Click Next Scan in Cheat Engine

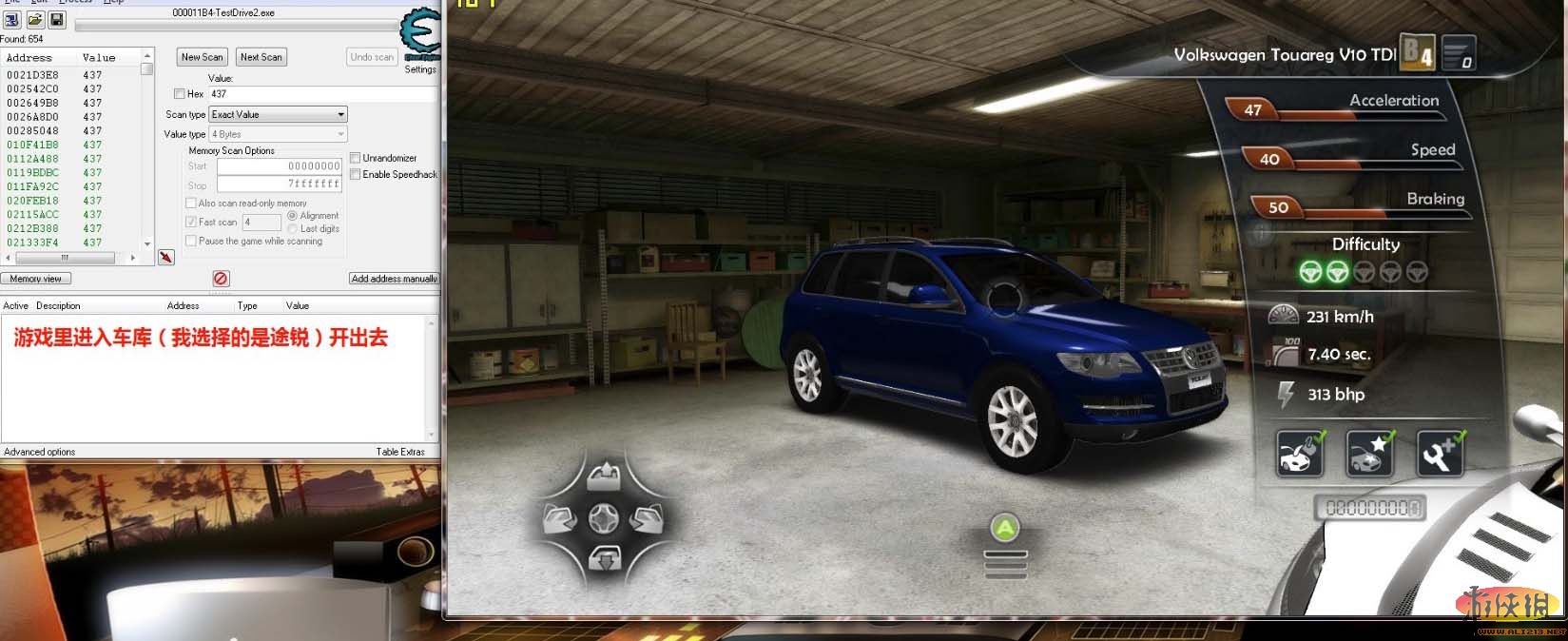tap(261, 57)
